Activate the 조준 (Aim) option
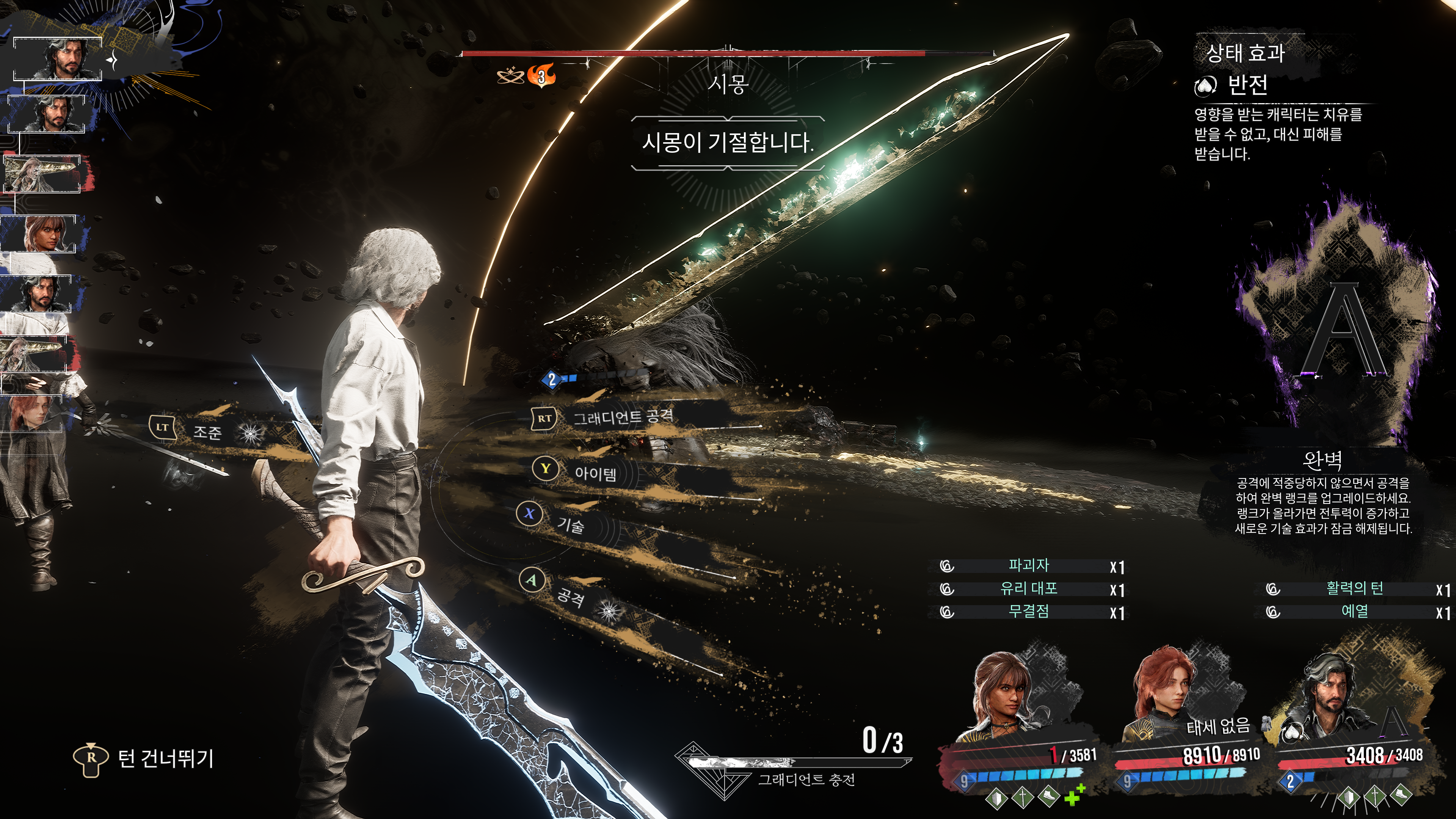 tap(207, 432)
